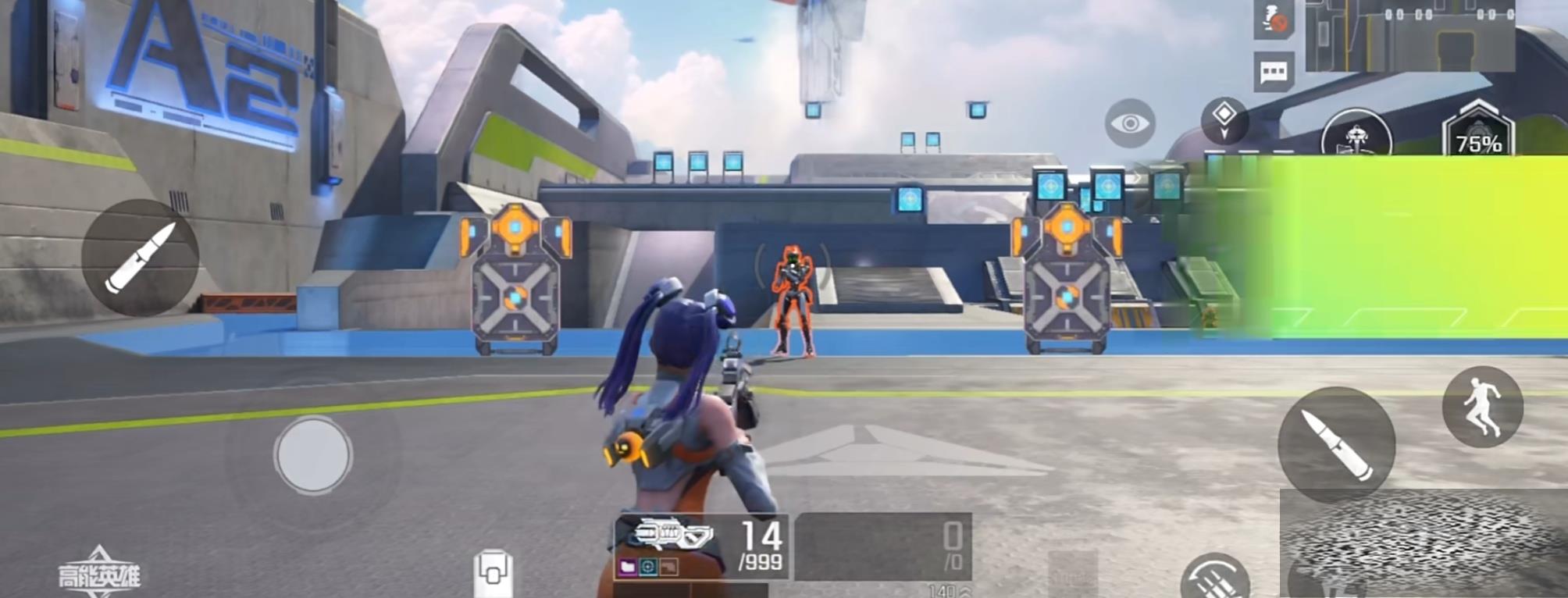Reload with the circular bullets button

pyautogui.click(x=1214, y=579)
